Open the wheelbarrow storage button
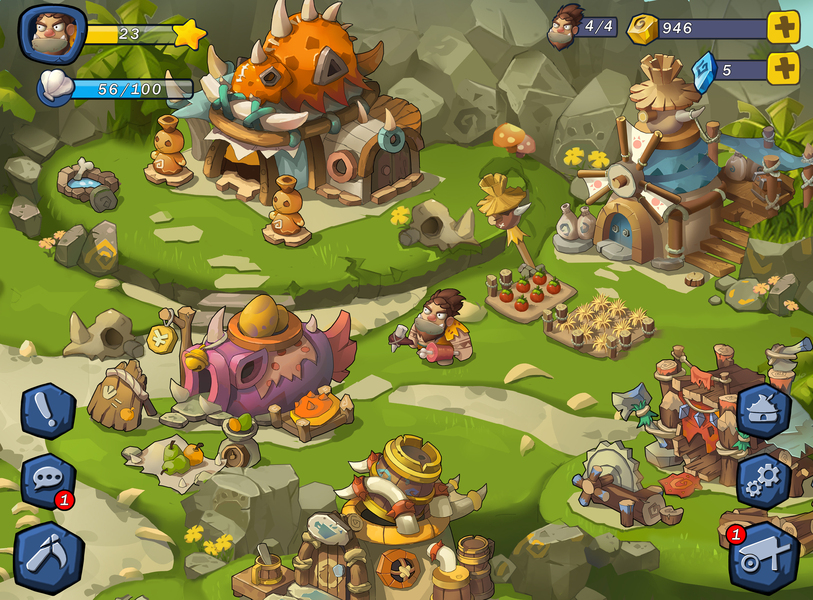The height and width of the screenshot is (600, 813). coord(765,557)
